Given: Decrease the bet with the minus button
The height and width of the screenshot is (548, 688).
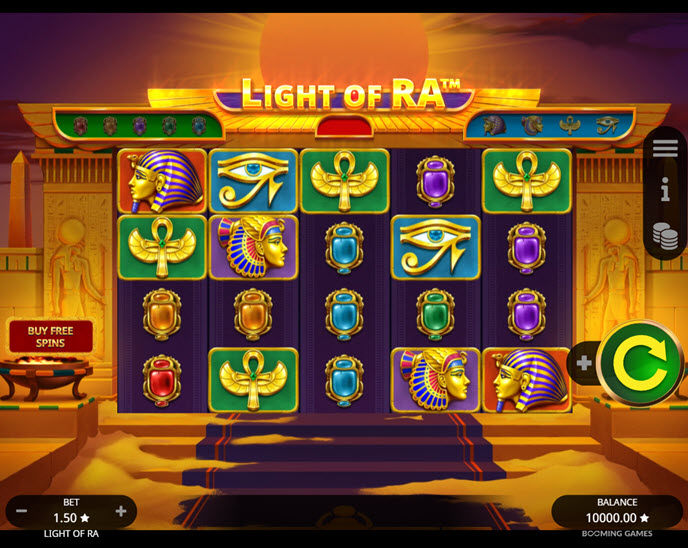Looking at the screenshot, I should coord(22,511).
